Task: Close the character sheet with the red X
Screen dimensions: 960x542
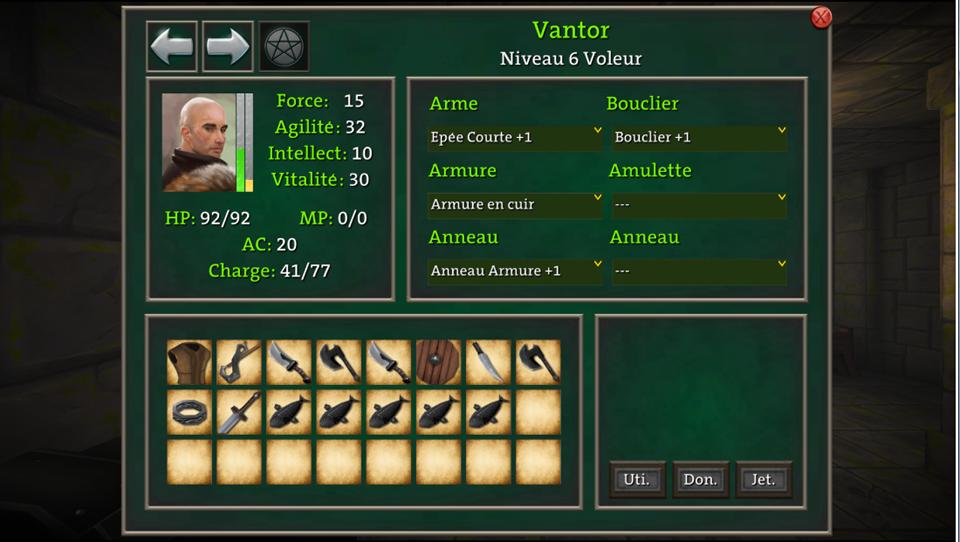Action: pos(821,17)
